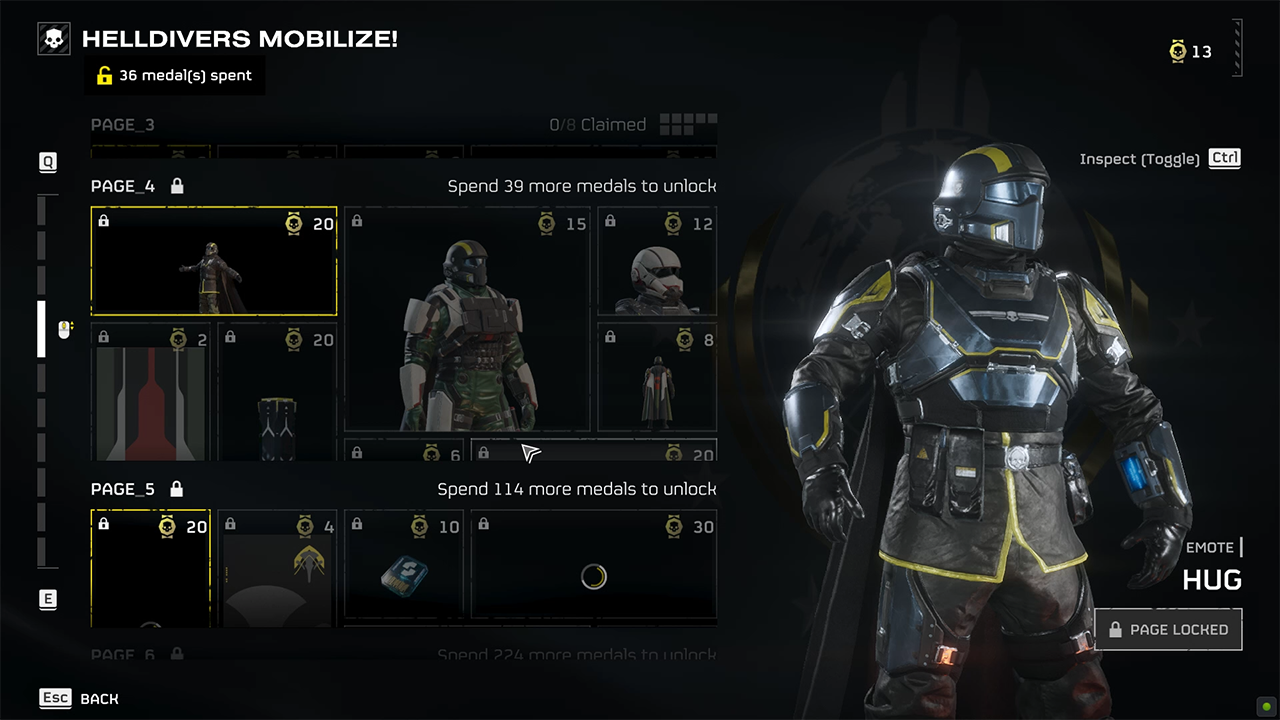1280x720 pixels.
Task: Toggle the Inspect view option
Action: pyautogui.click(x=1159, y=159)
